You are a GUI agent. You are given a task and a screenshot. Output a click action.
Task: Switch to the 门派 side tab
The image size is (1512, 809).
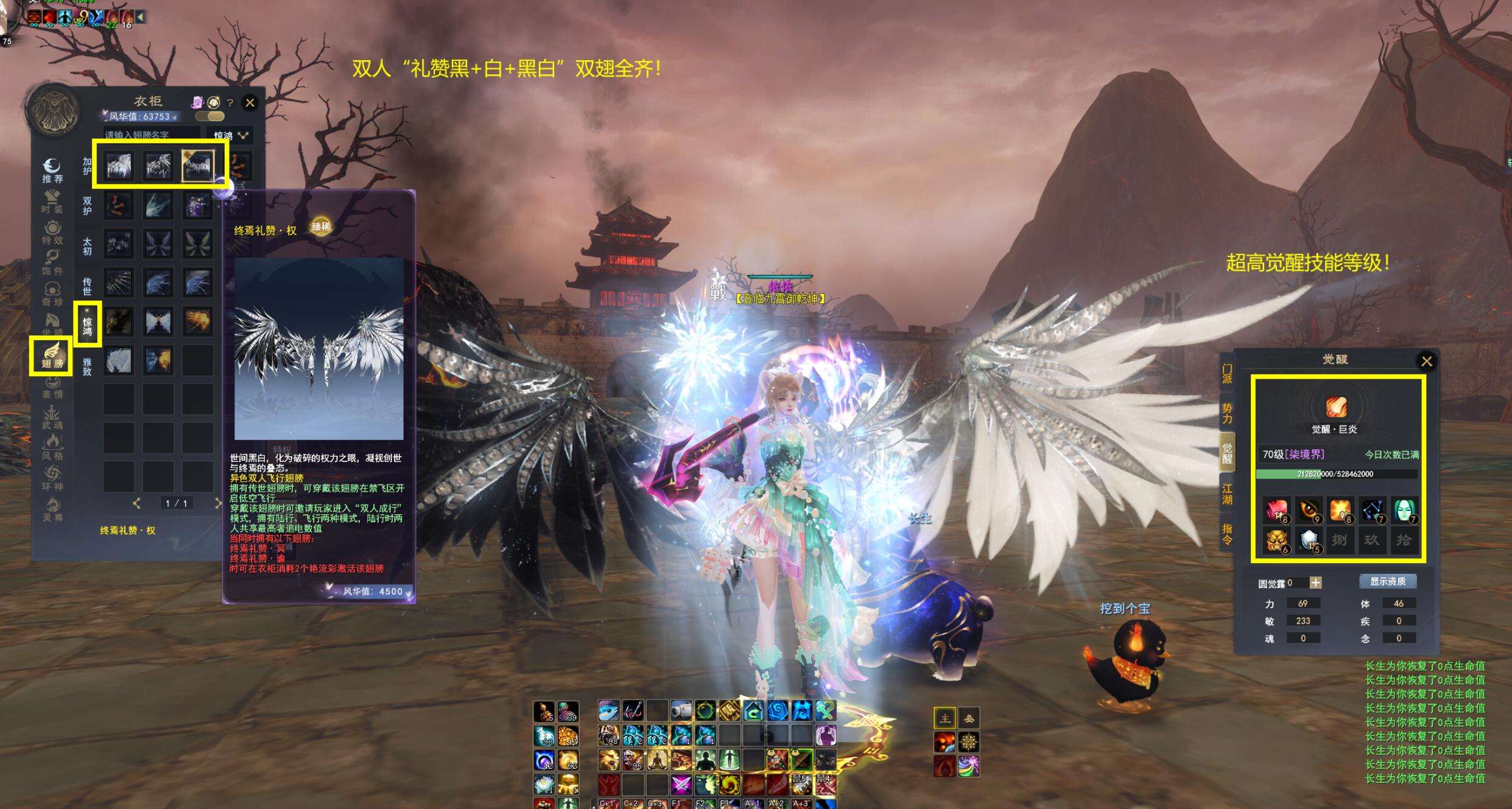(x=1227, y=374)
